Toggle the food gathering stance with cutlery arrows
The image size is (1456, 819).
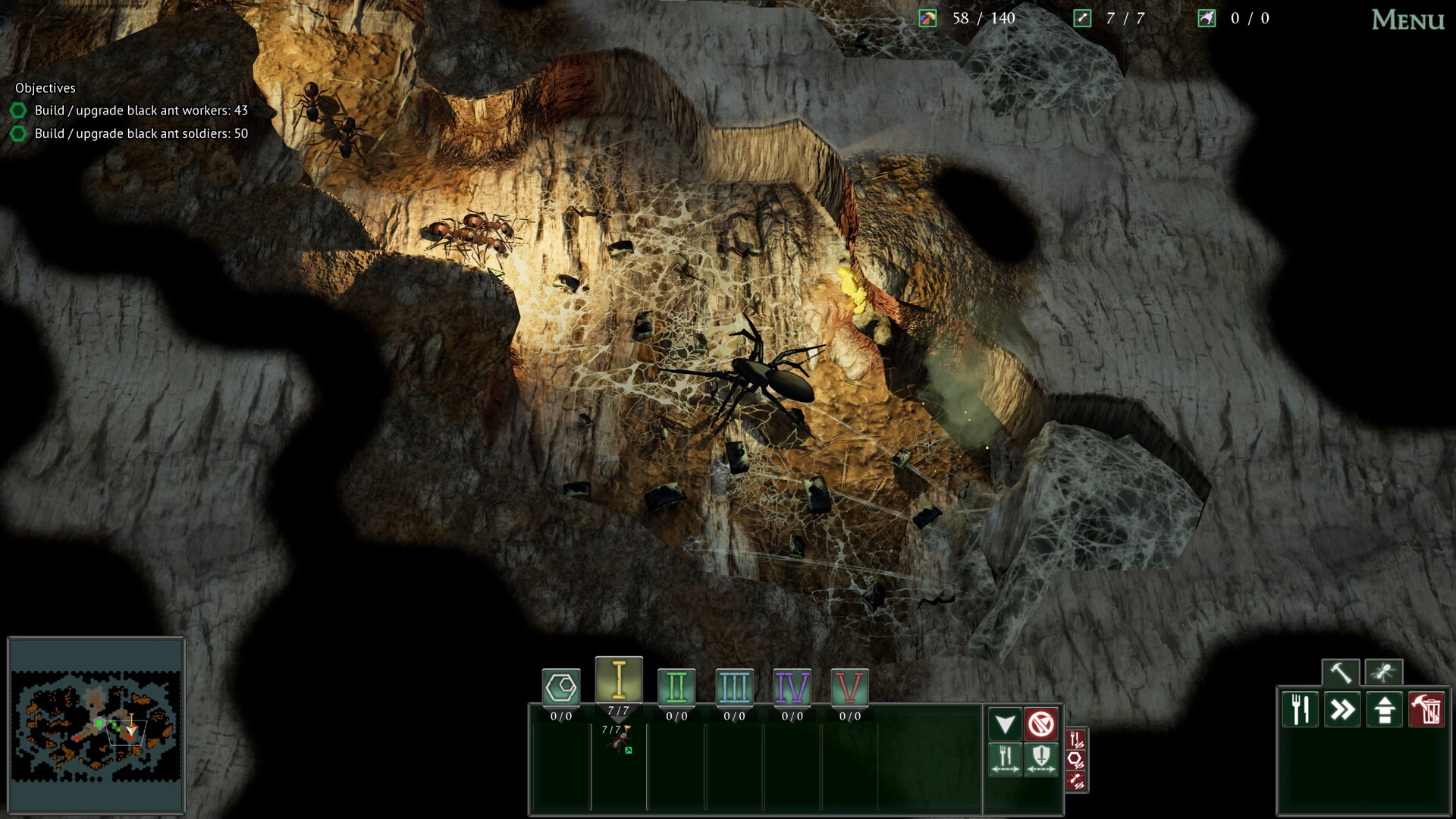point(1006,758)
